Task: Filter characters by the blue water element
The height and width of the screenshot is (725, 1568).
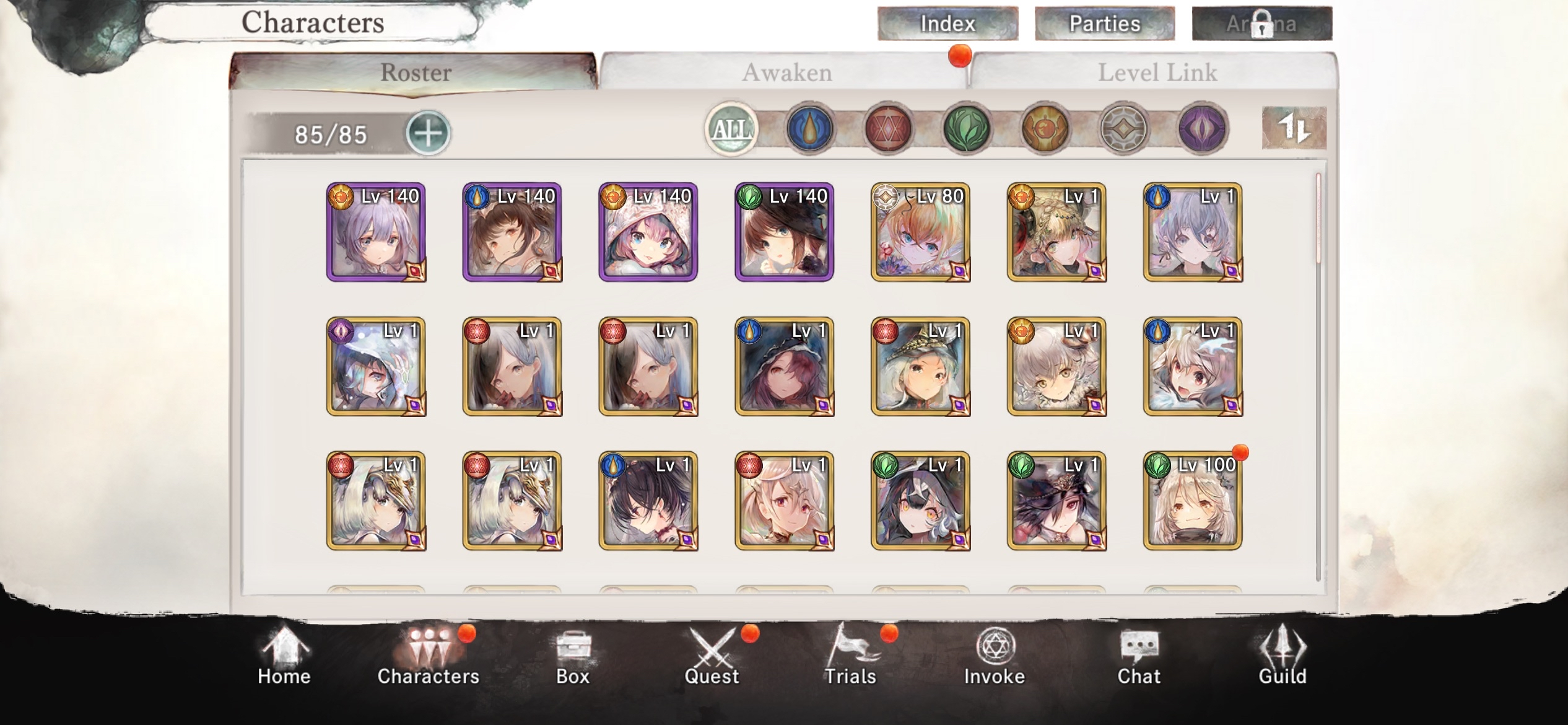Action: 811,130
